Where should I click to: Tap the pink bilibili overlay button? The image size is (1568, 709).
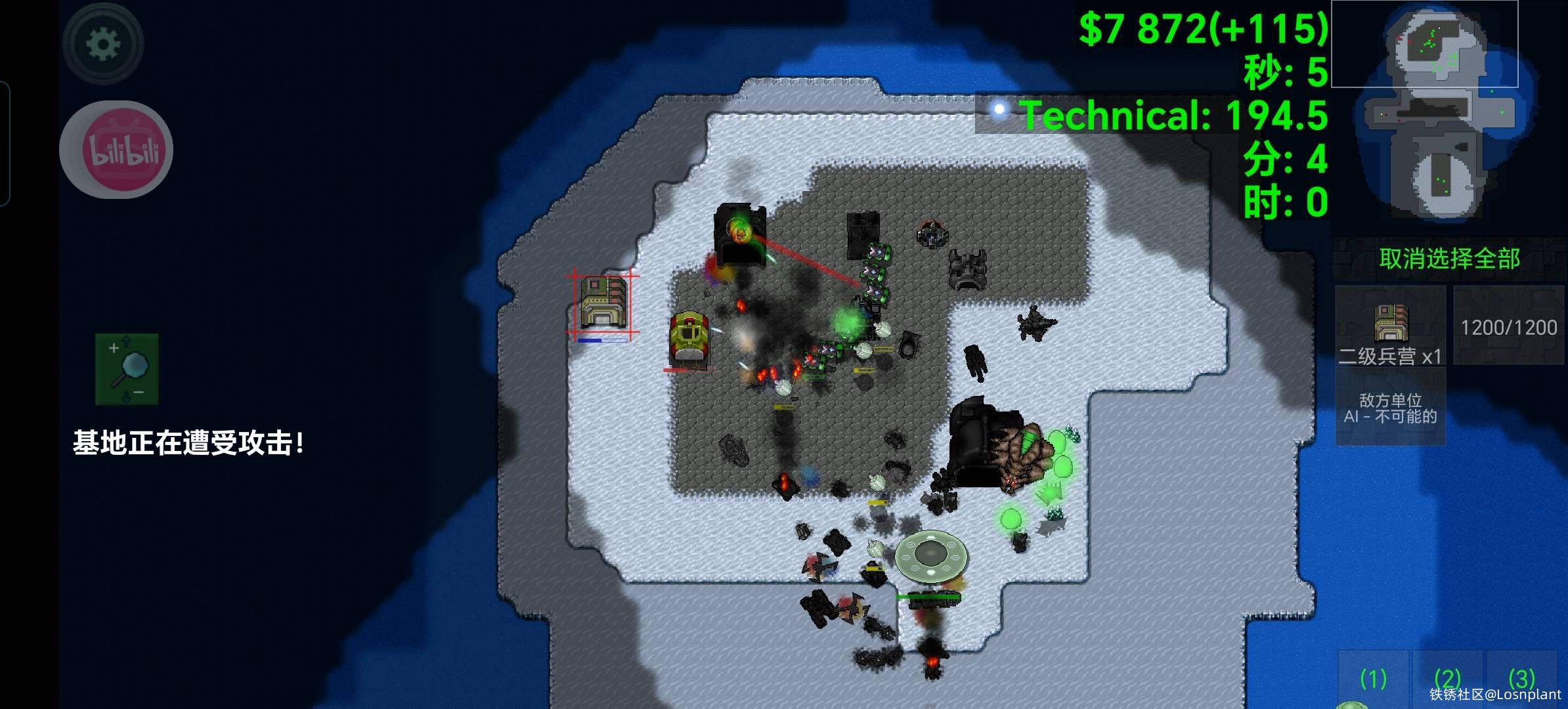tap(116, 150)
